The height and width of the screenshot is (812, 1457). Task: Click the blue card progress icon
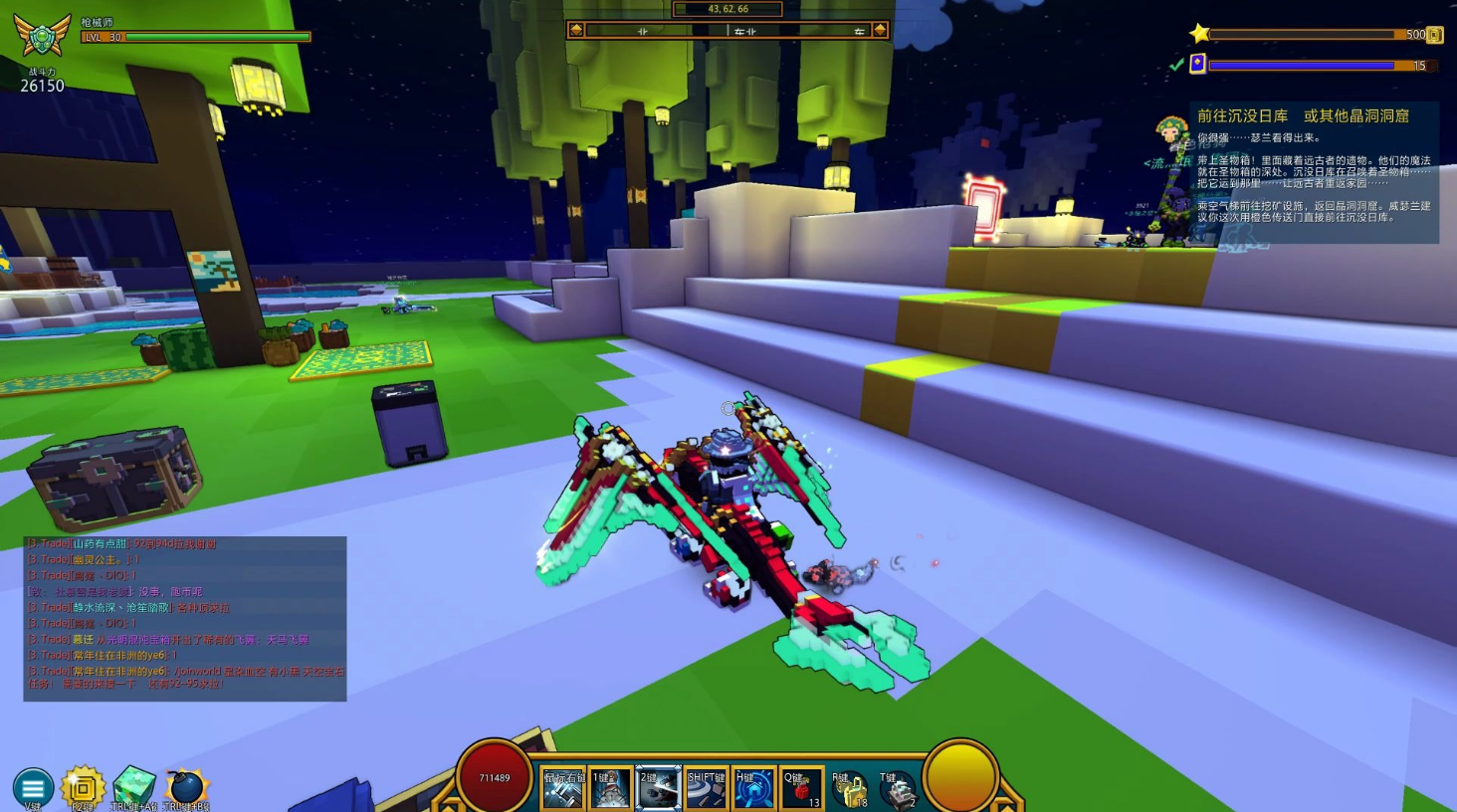tap(1198, 65)
